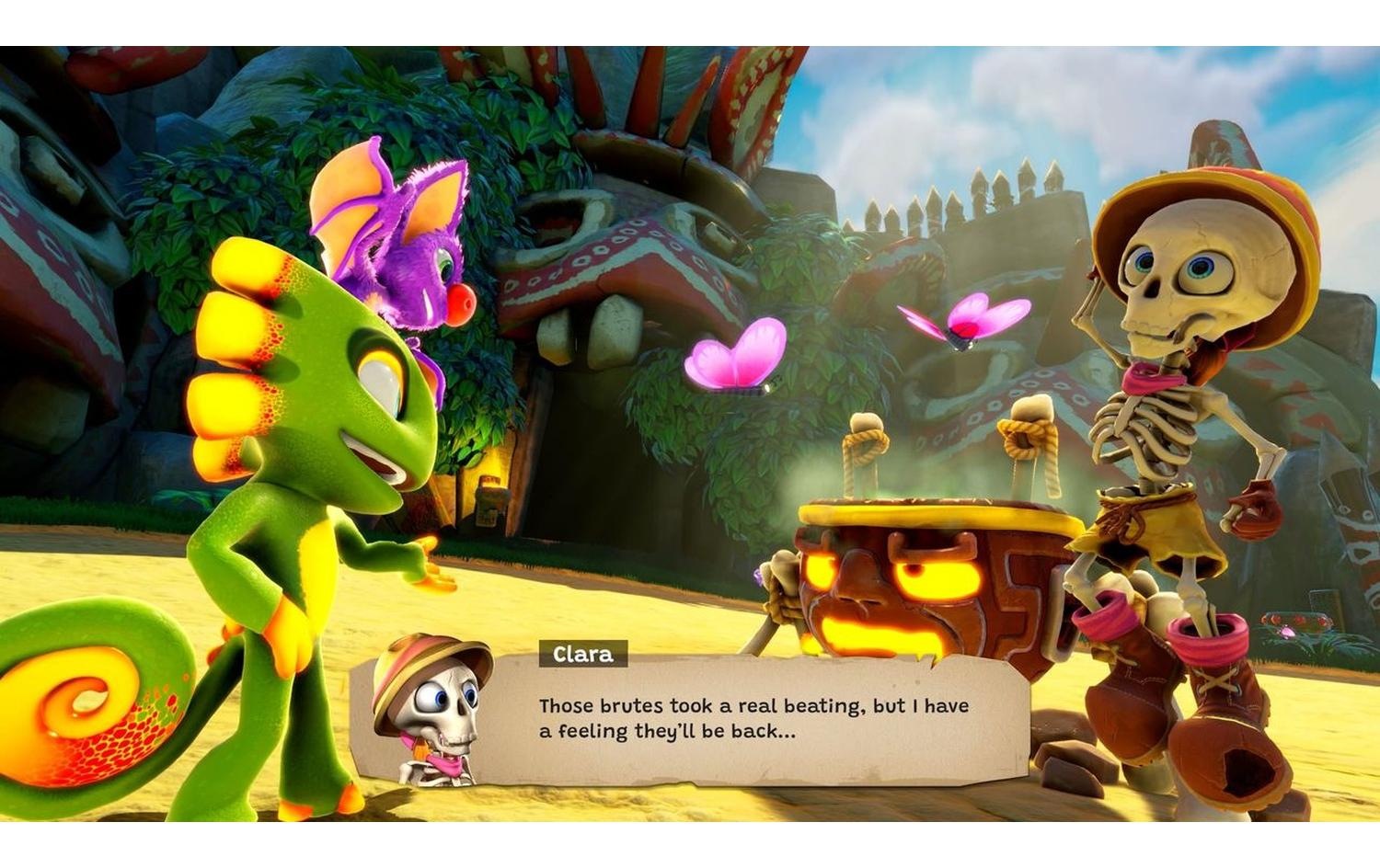This screenshot has width=1380, height=868.
Task: Select the Clara name tag
Action: coord(582,655)
